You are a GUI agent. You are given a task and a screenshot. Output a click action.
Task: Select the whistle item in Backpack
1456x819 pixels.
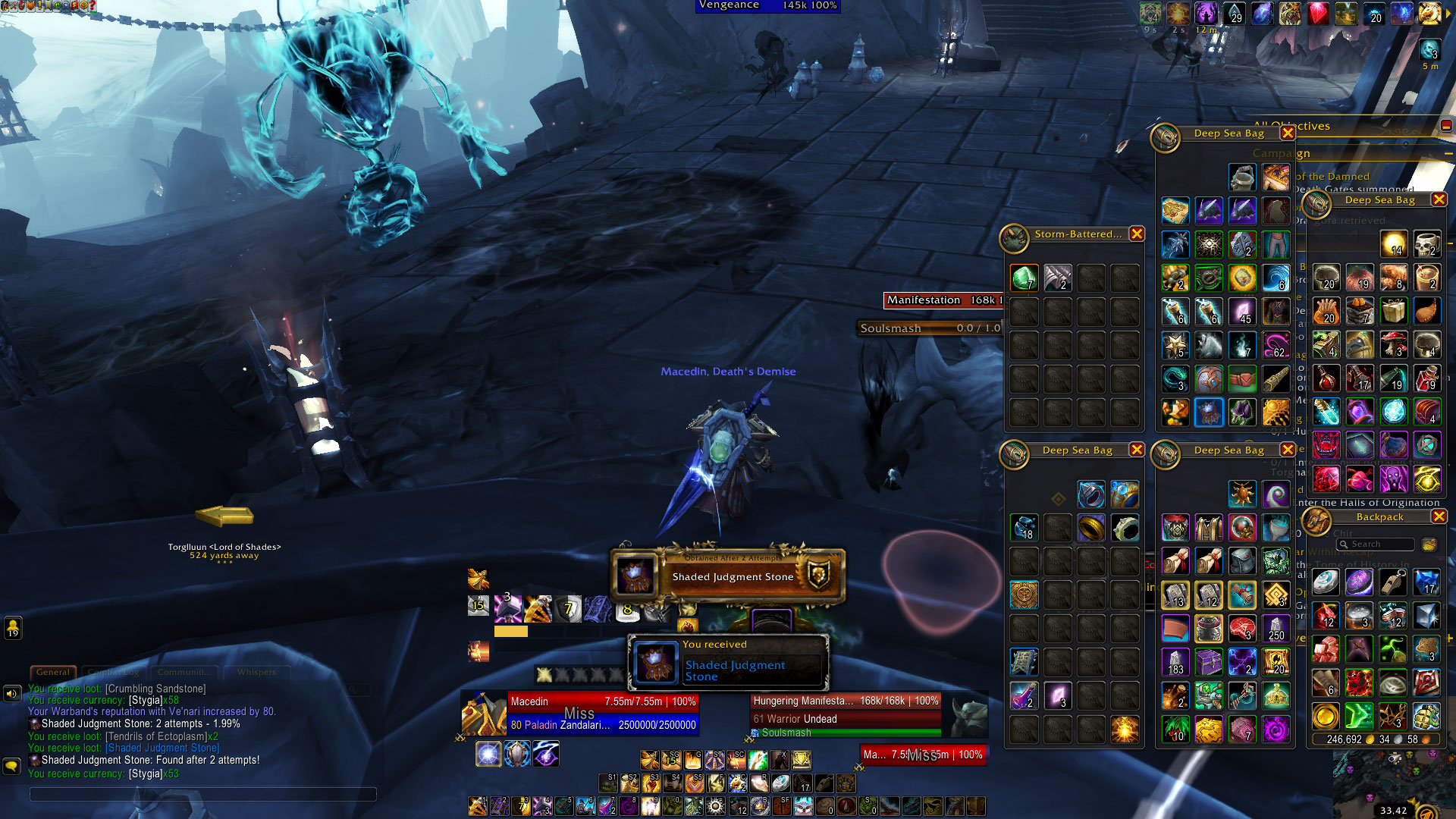pyautogui.click(x=1394, y=582)
